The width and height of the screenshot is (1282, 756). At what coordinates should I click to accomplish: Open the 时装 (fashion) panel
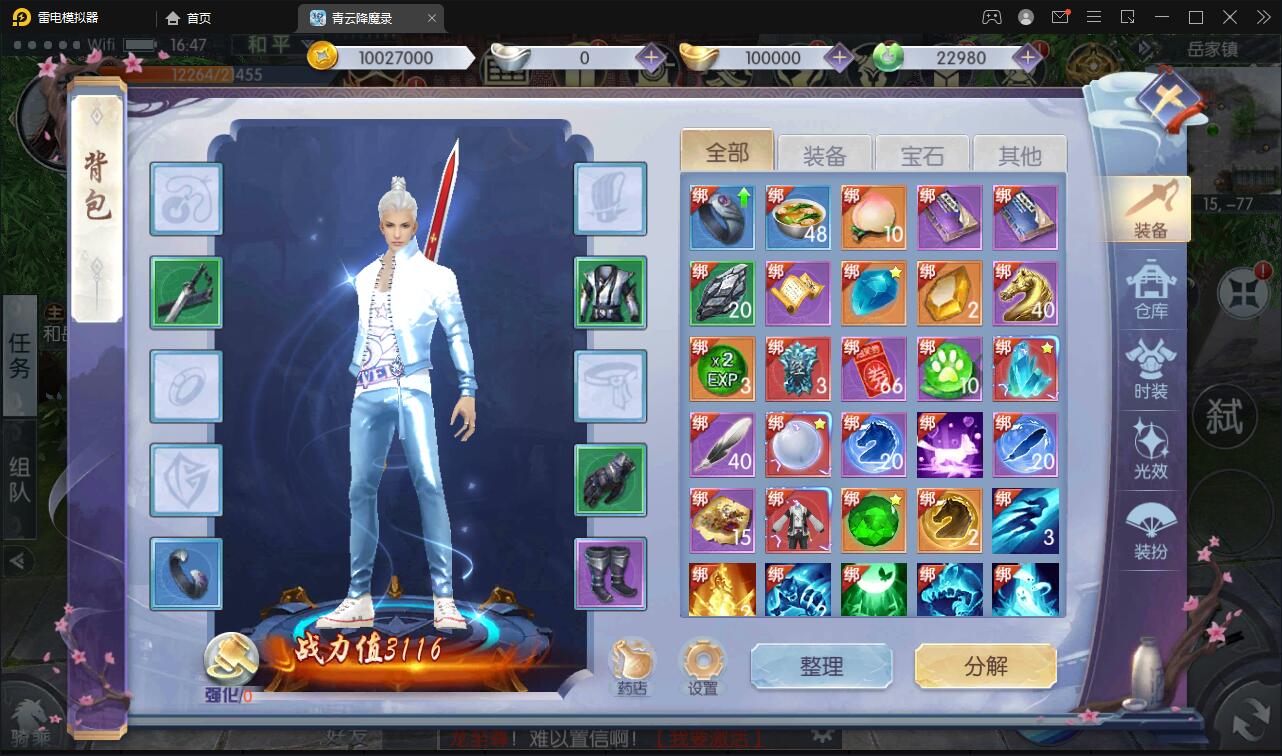(1152, 368)
